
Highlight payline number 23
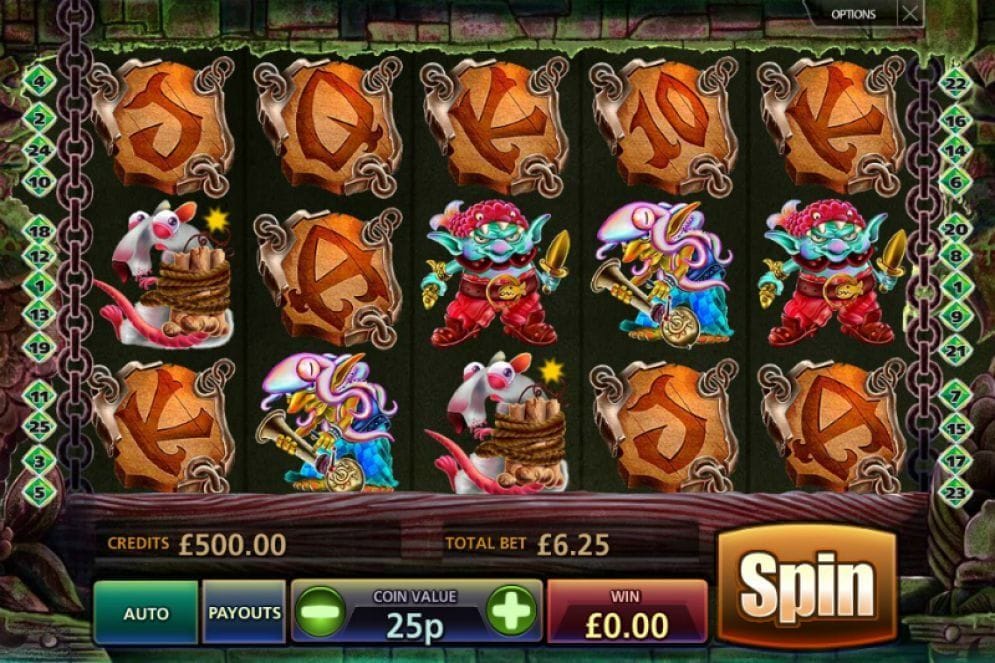click(955, 491)
